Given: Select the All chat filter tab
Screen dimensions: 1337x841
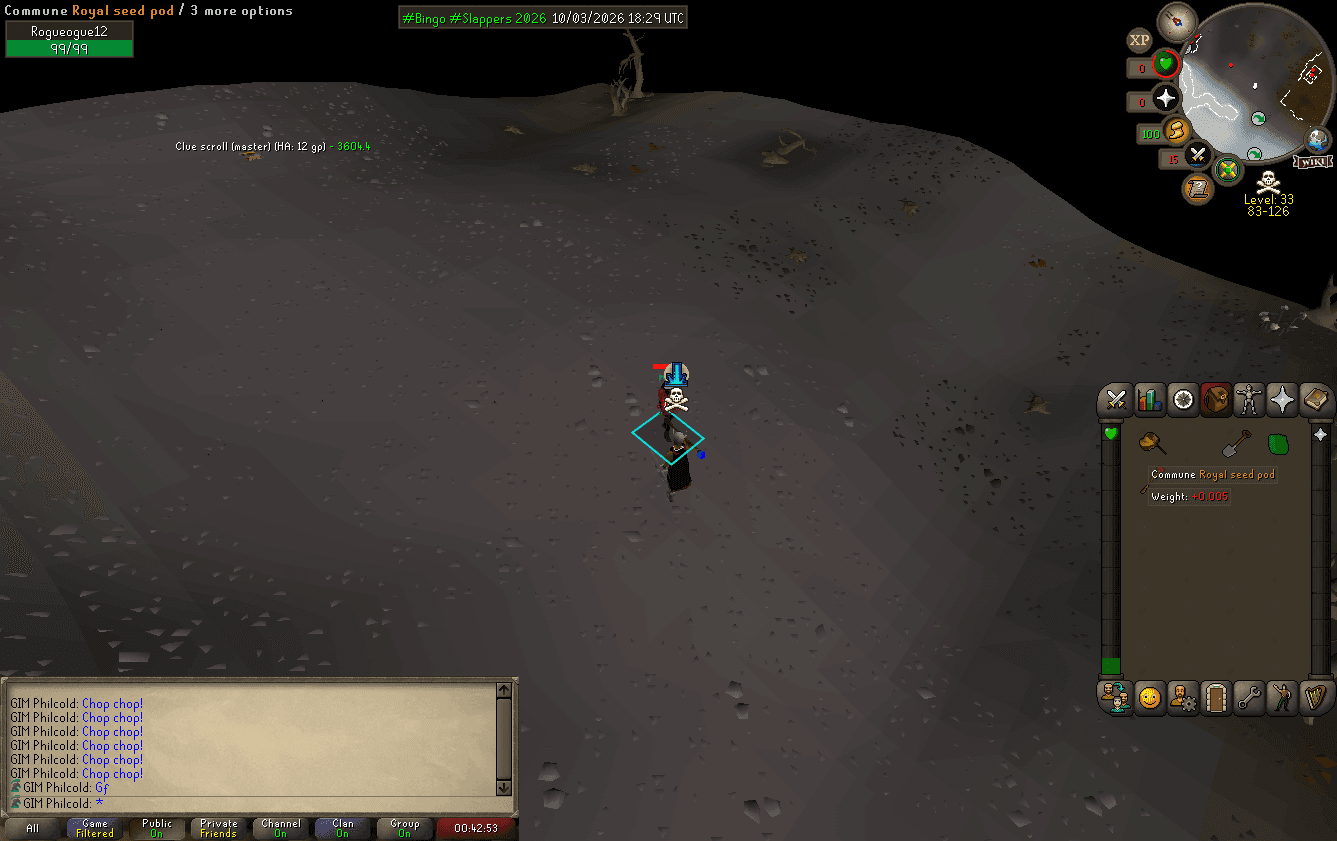Looking at the screenshot, I should tap(33, 828).
